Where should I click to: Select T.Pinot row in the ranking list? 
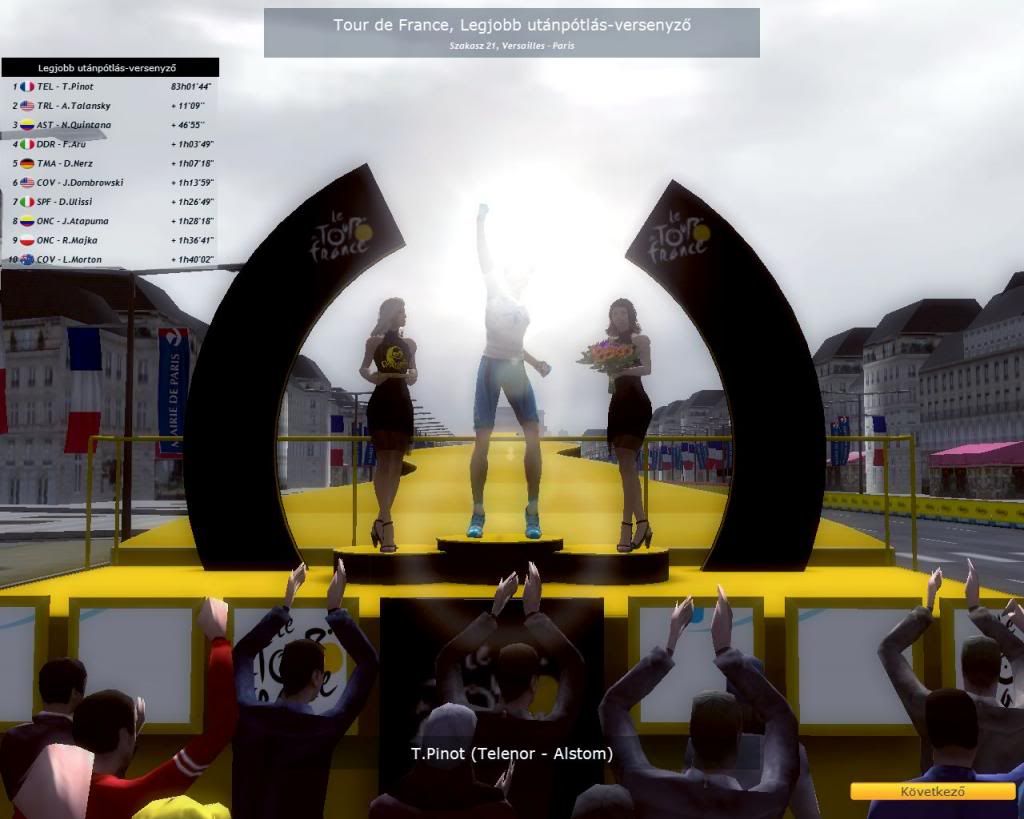pos(110,87)
